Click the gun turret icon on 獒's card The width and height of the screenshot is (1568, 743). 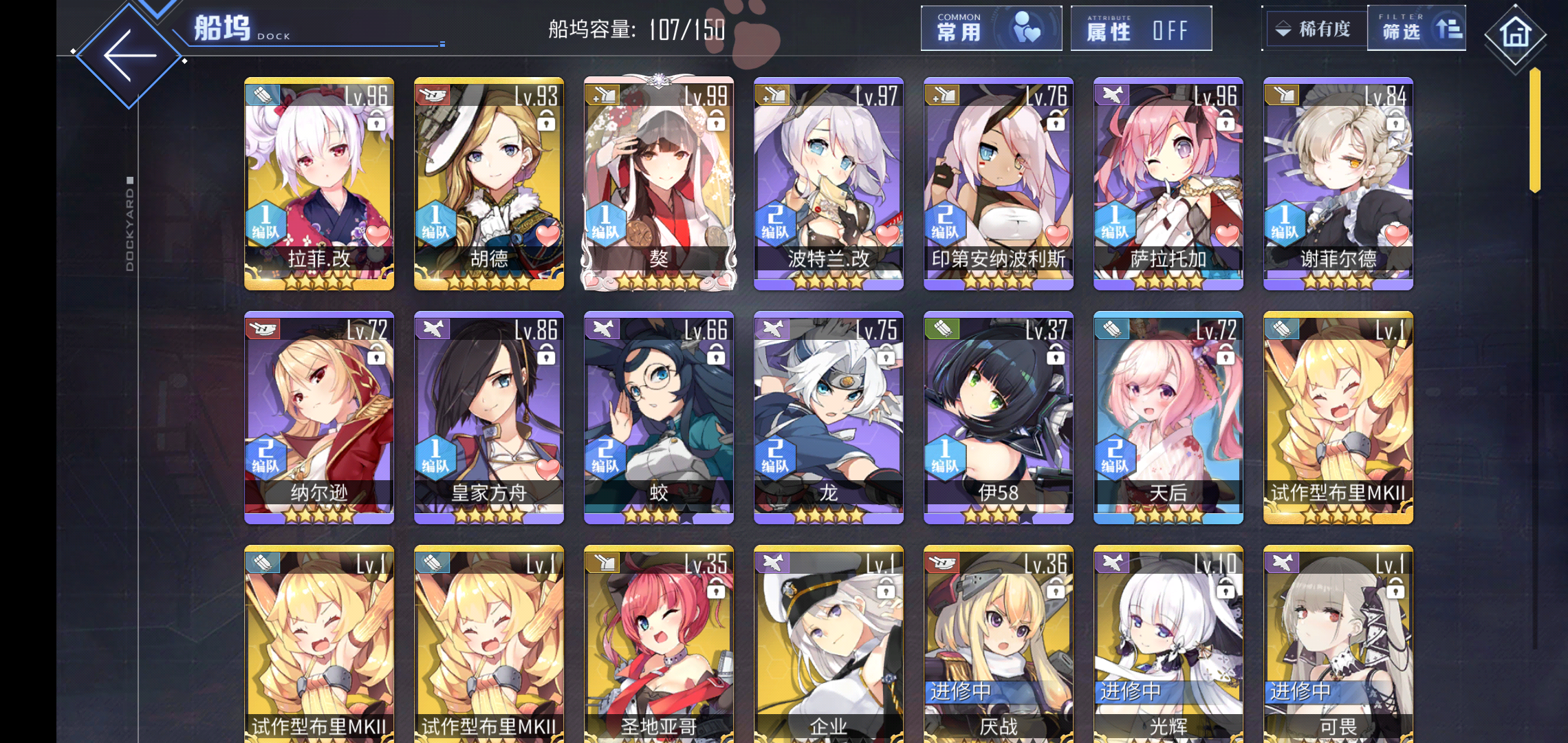pyautogui.click(x=603, y=94)
